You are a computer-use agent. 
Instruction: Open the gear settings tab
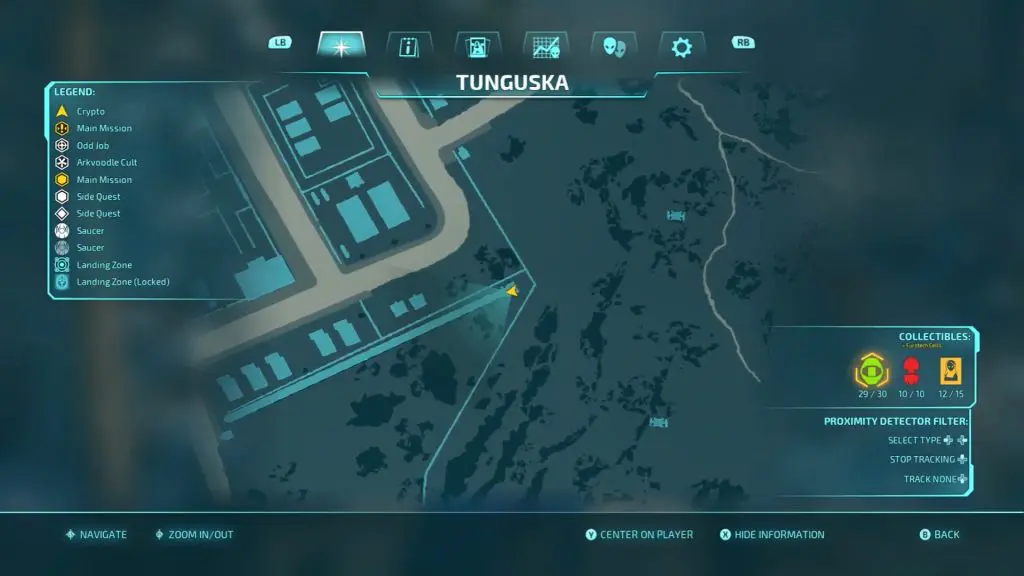[x=681, y=46]
